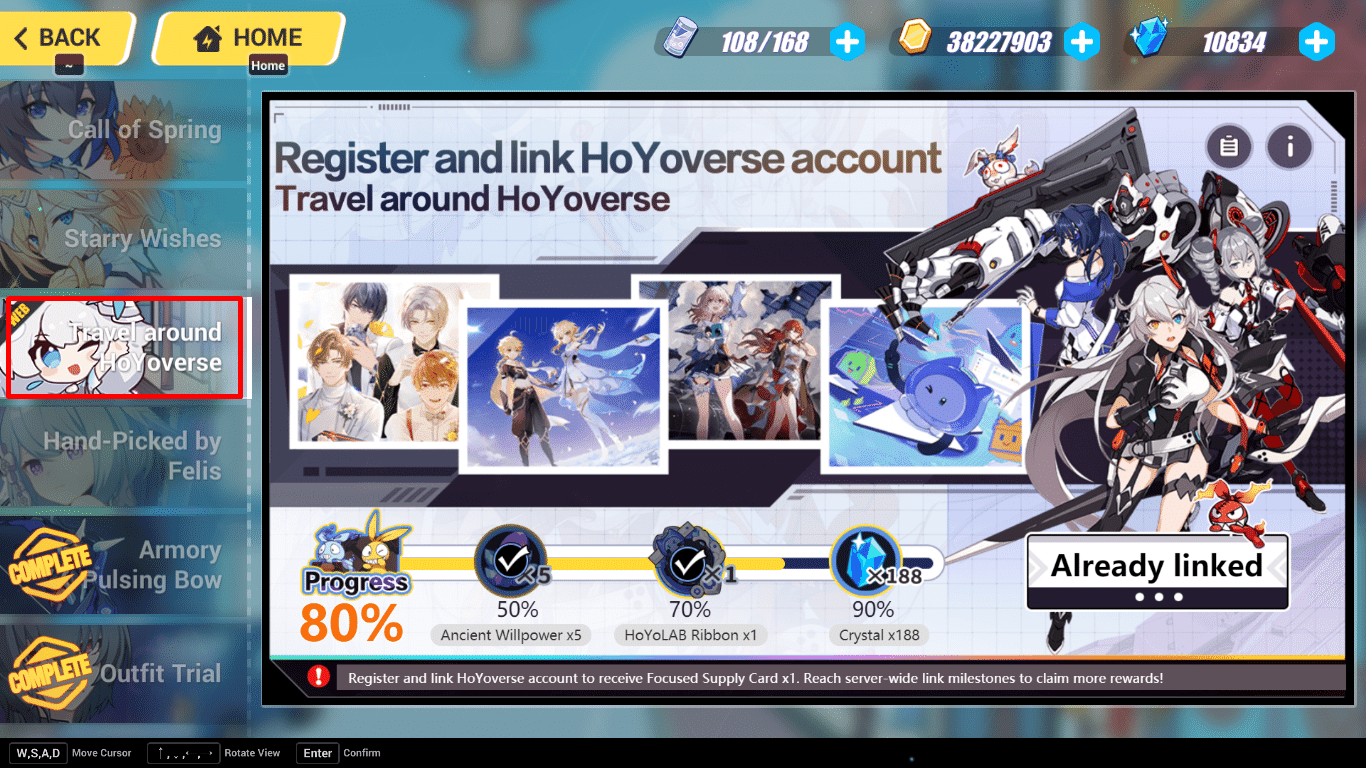Select the Crystal x188 milestone reward

pos(866,561)
